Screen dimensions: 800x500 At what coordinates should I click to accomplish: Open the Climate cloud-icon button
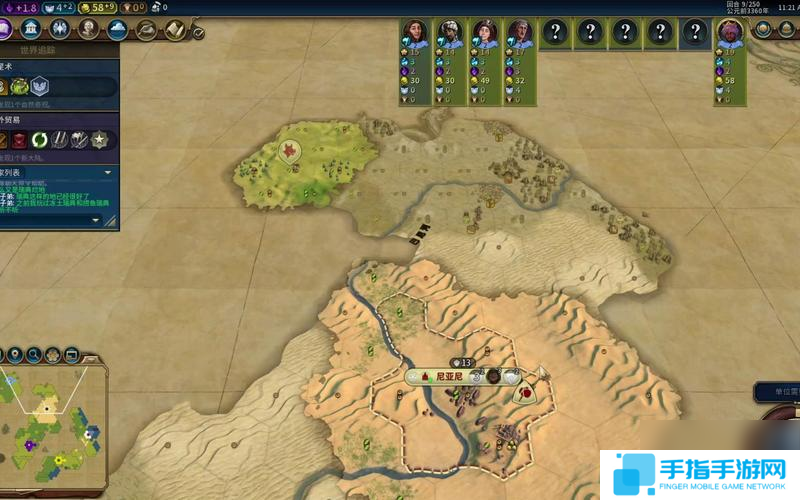click(118, 28)
